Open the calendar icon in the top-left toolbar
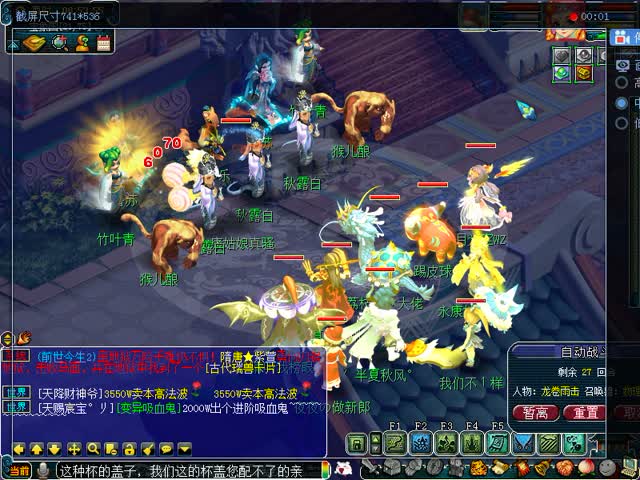Screen dimensions: 640x480 [x=103, y=43]
